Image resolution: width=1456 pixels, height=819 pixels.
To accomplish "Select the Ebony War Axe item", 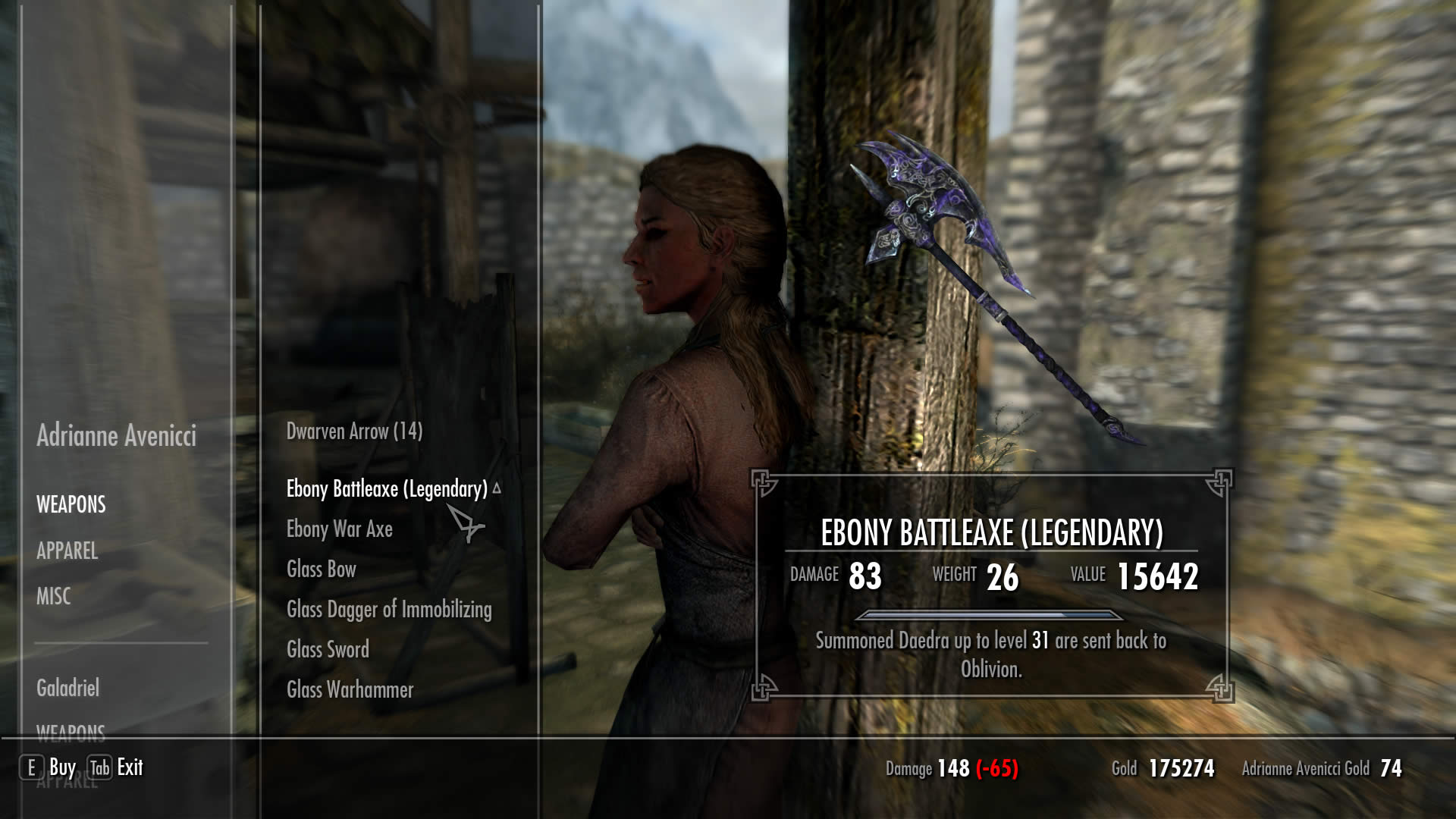I will pos(339,529).
